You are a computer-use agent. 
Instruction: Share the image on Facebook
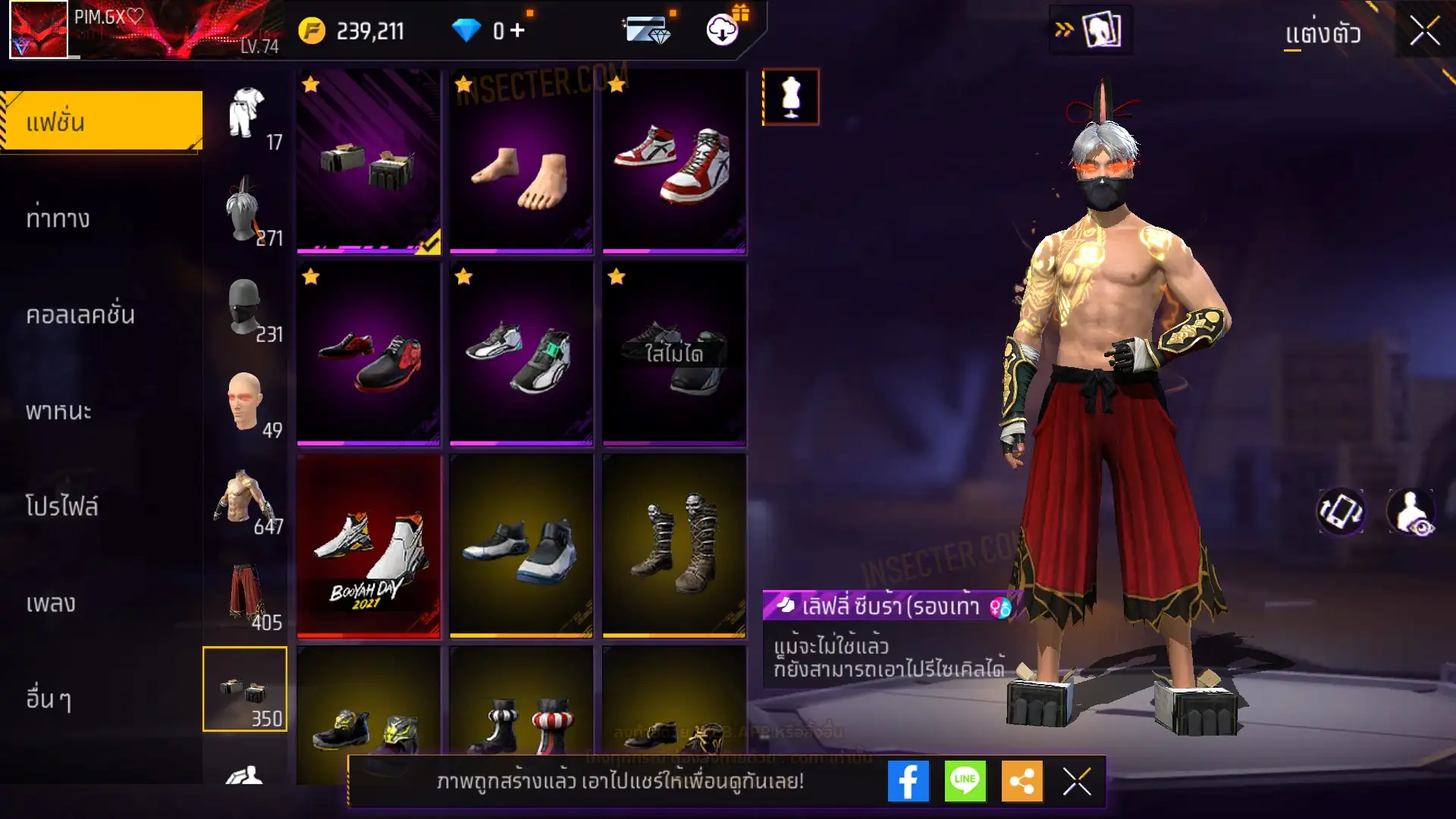pyautogui.click(x=908, y=781)
